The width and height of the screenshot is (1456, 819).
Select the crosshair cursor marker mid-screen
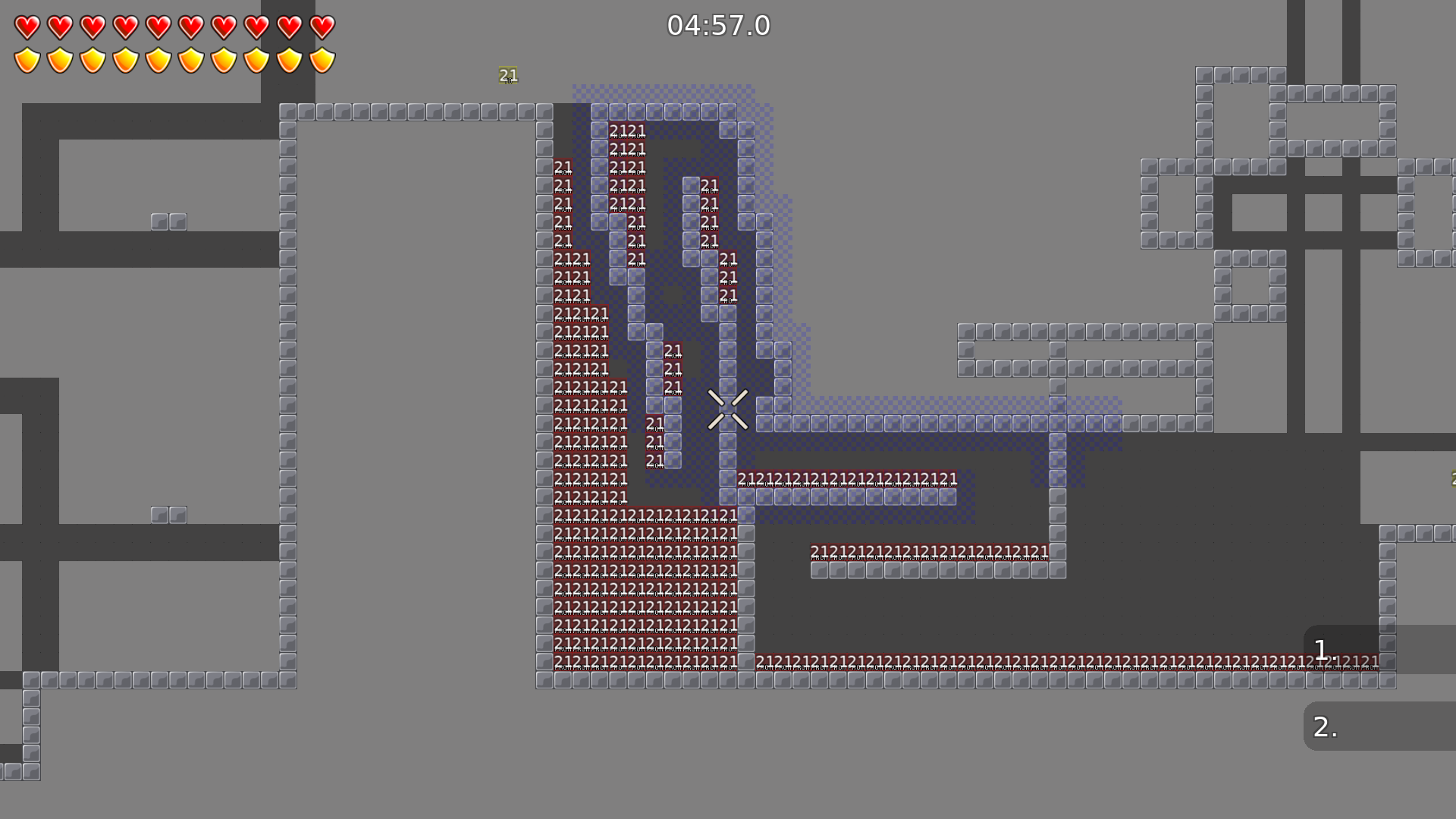pyautogui.click(x=728, y=409)
